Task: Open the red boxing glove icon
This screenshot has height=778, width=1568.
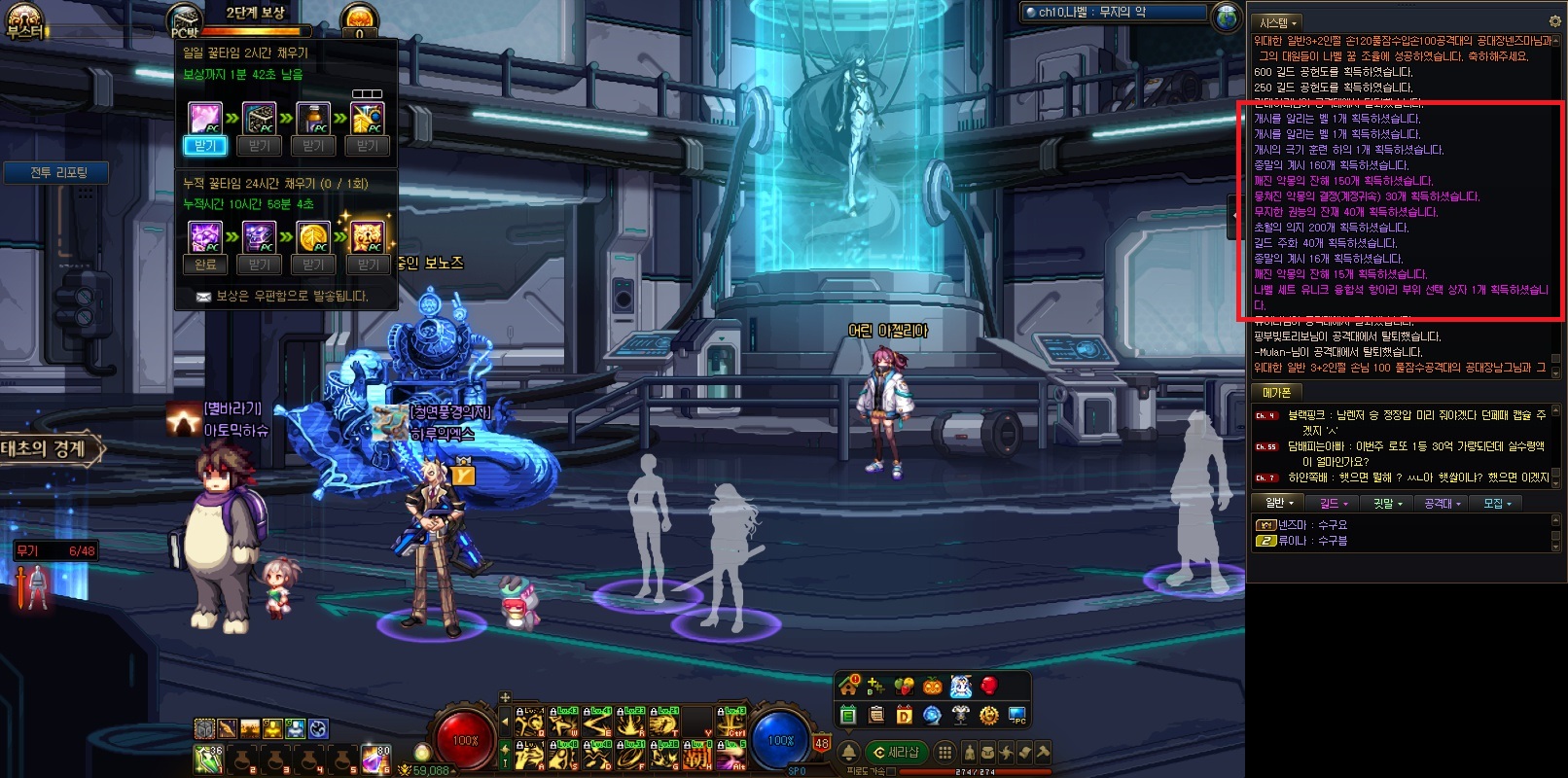Action: tap(989, 686)
